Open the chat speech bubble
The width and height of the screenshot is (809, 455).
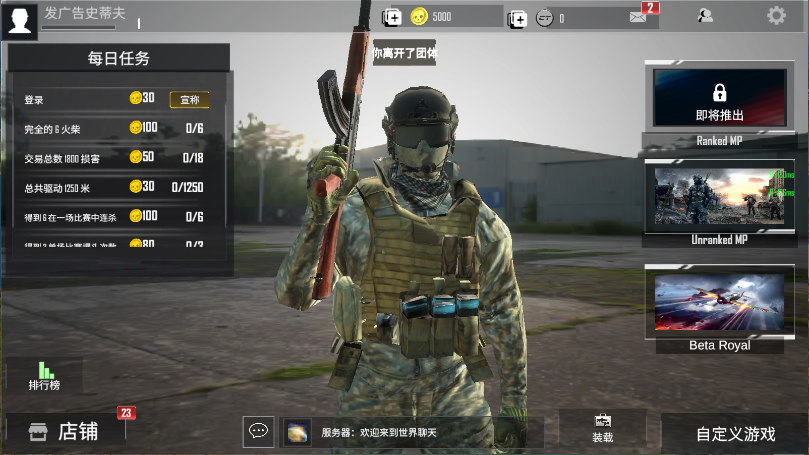(258, 431)
